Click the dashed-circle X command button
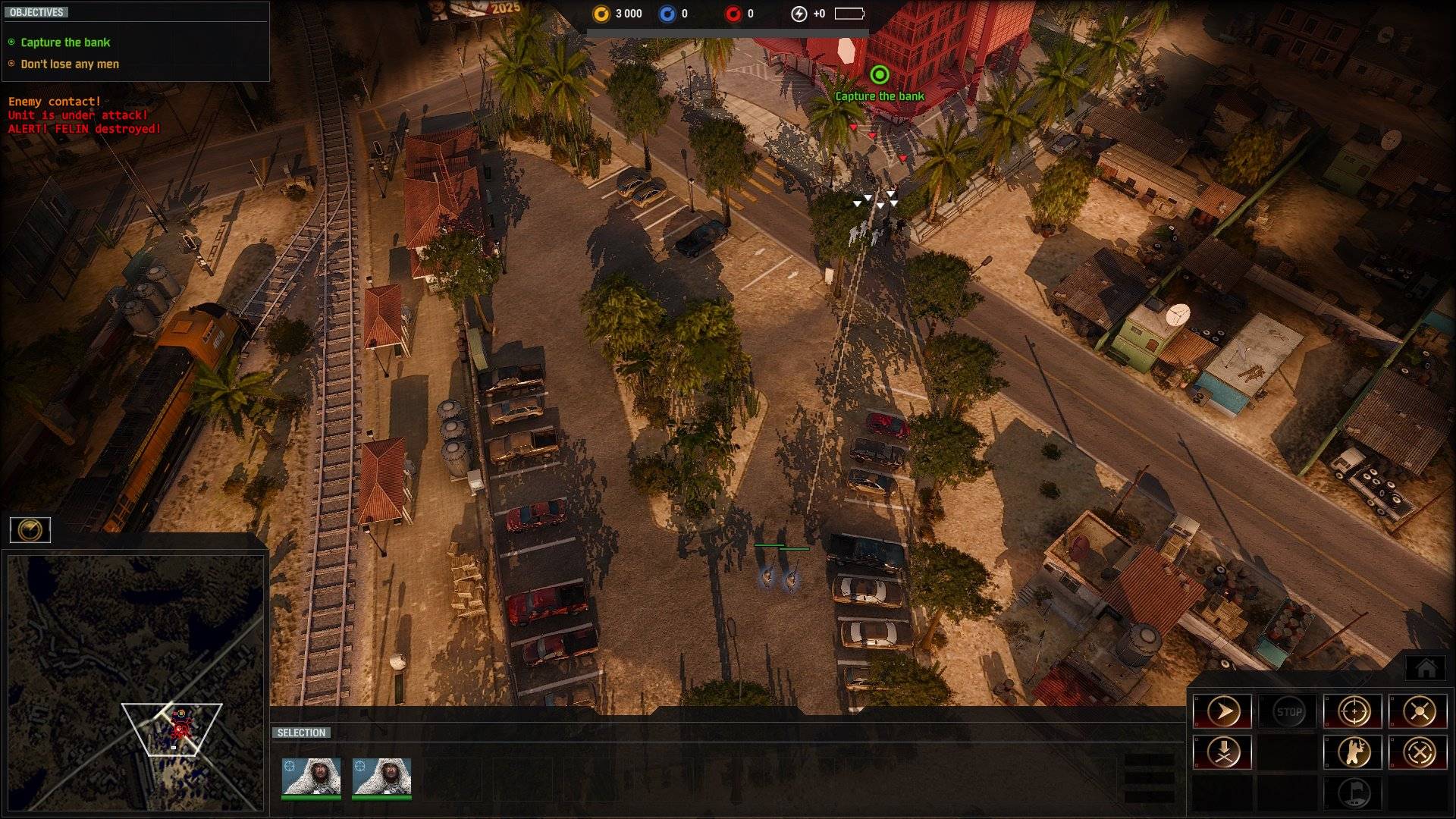The height and width of the screenshot is (819, 1456). [x=1419, y=752]
